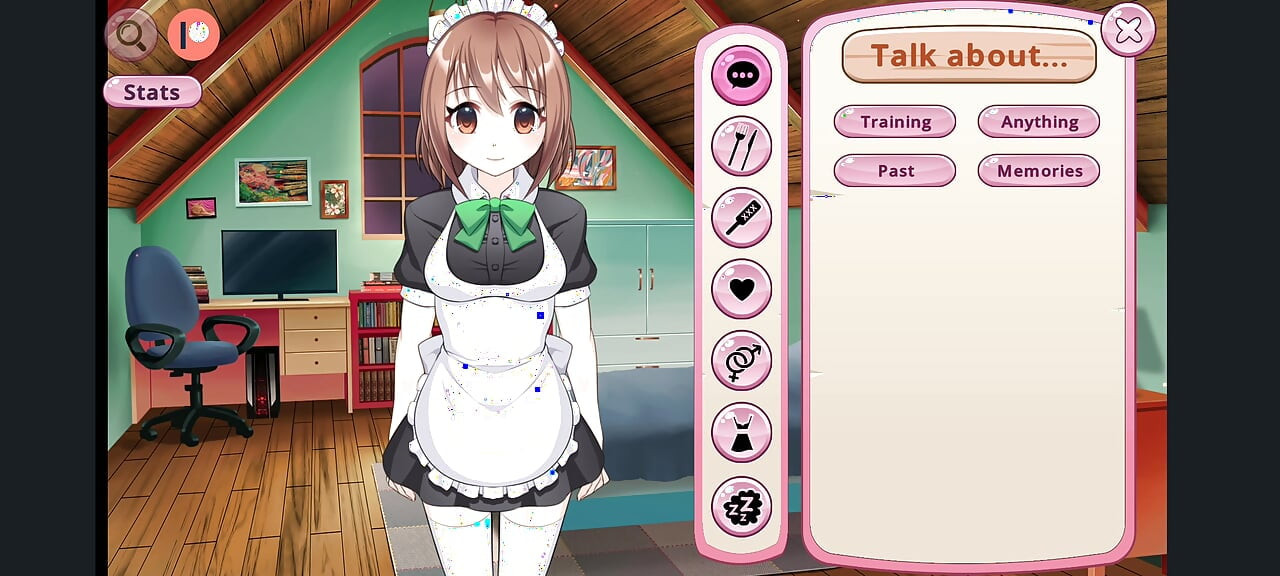Select the speech bubble talk icon

(741, 75)
